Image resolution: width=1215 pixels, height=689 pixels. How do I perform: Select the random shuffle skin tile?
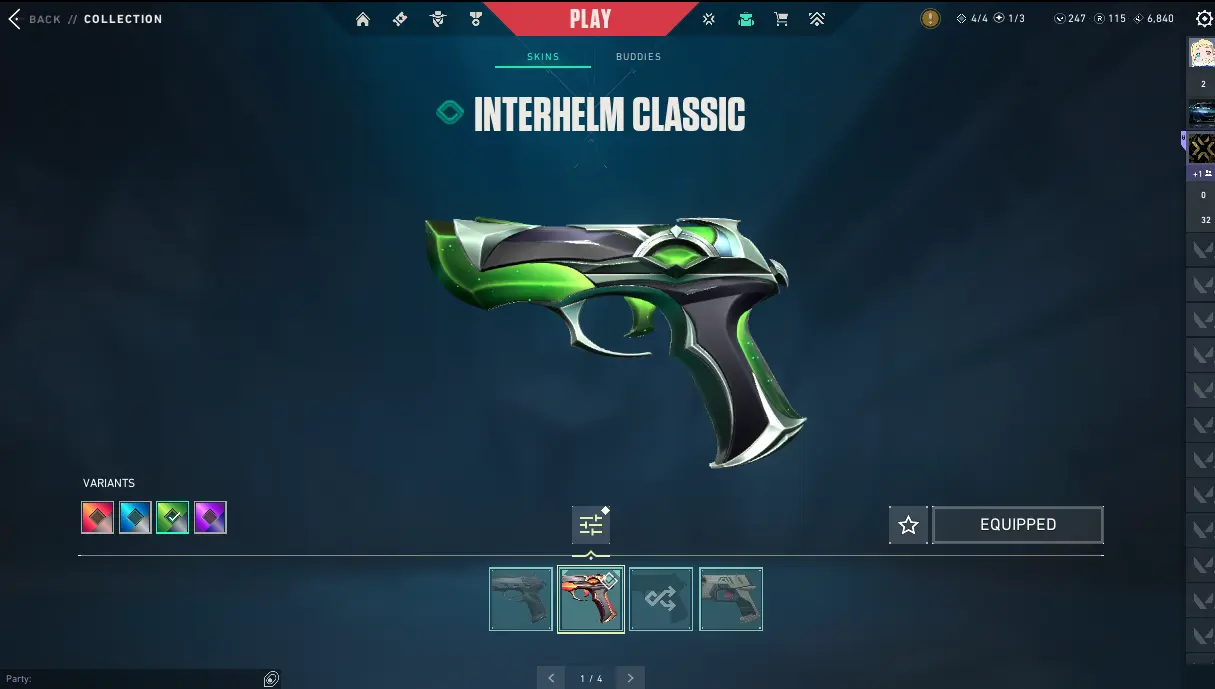[660, 599]
